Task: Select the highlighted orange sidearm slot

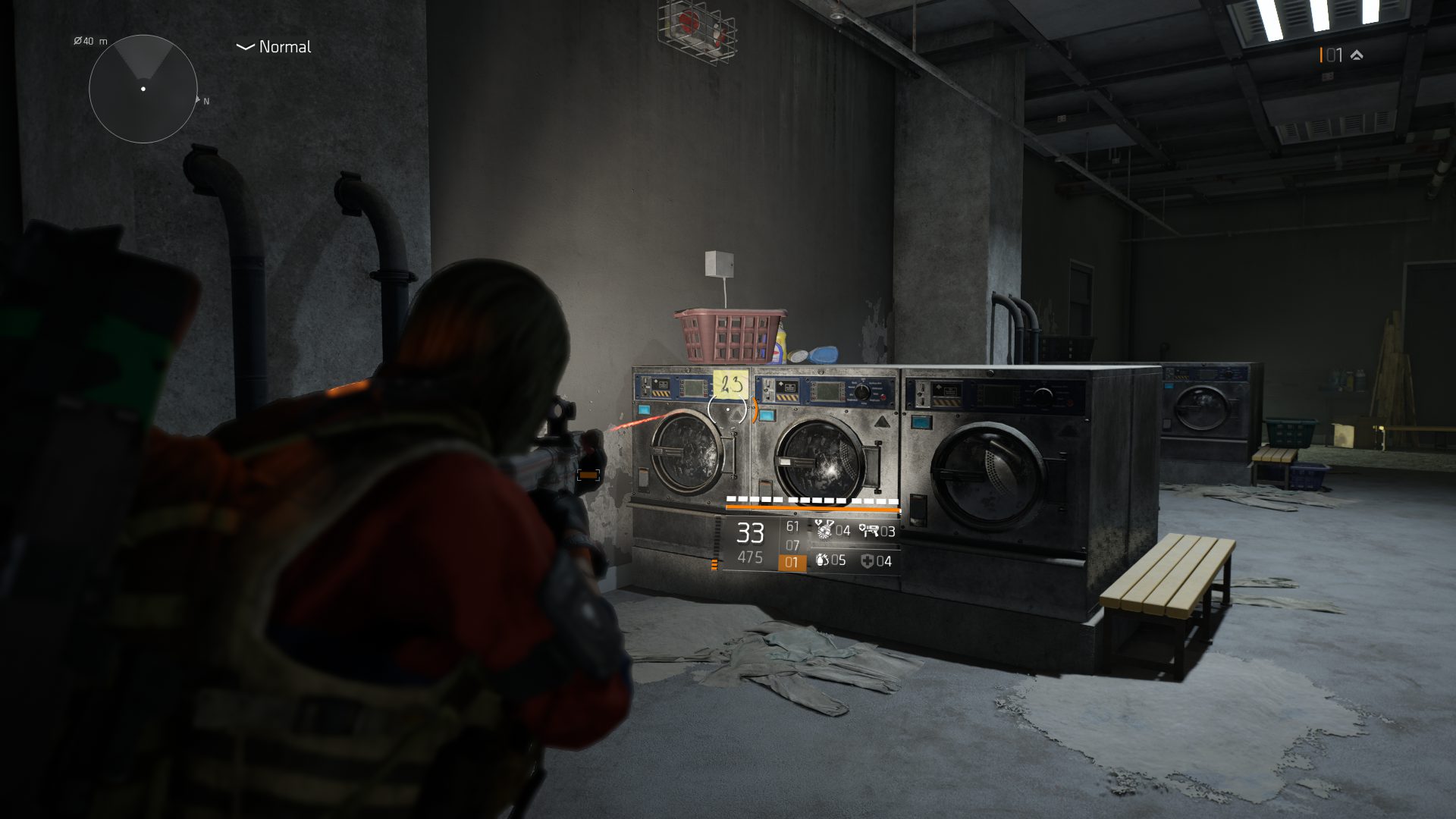Action: [x=791, y=562]
